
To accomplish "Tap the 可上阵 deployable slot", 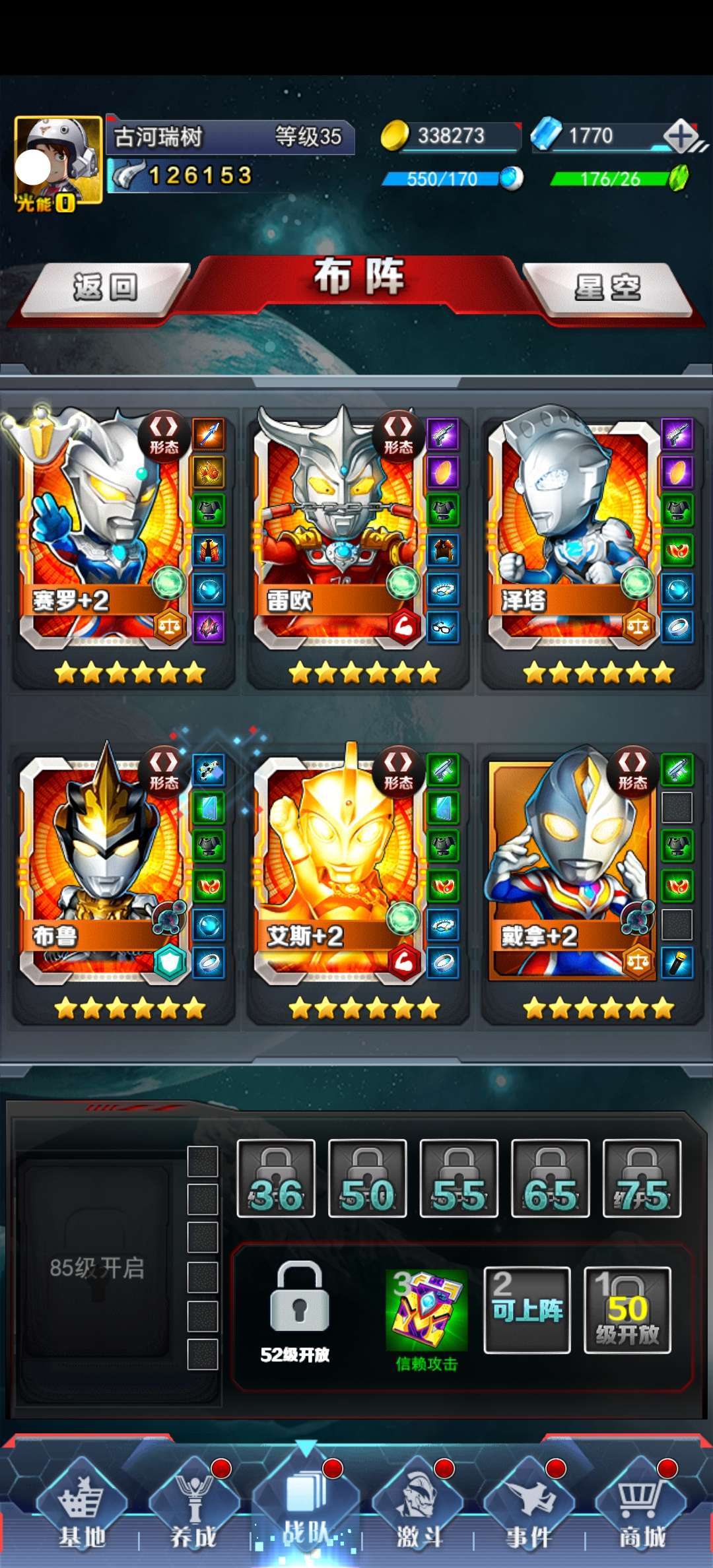I will 527,1311.
